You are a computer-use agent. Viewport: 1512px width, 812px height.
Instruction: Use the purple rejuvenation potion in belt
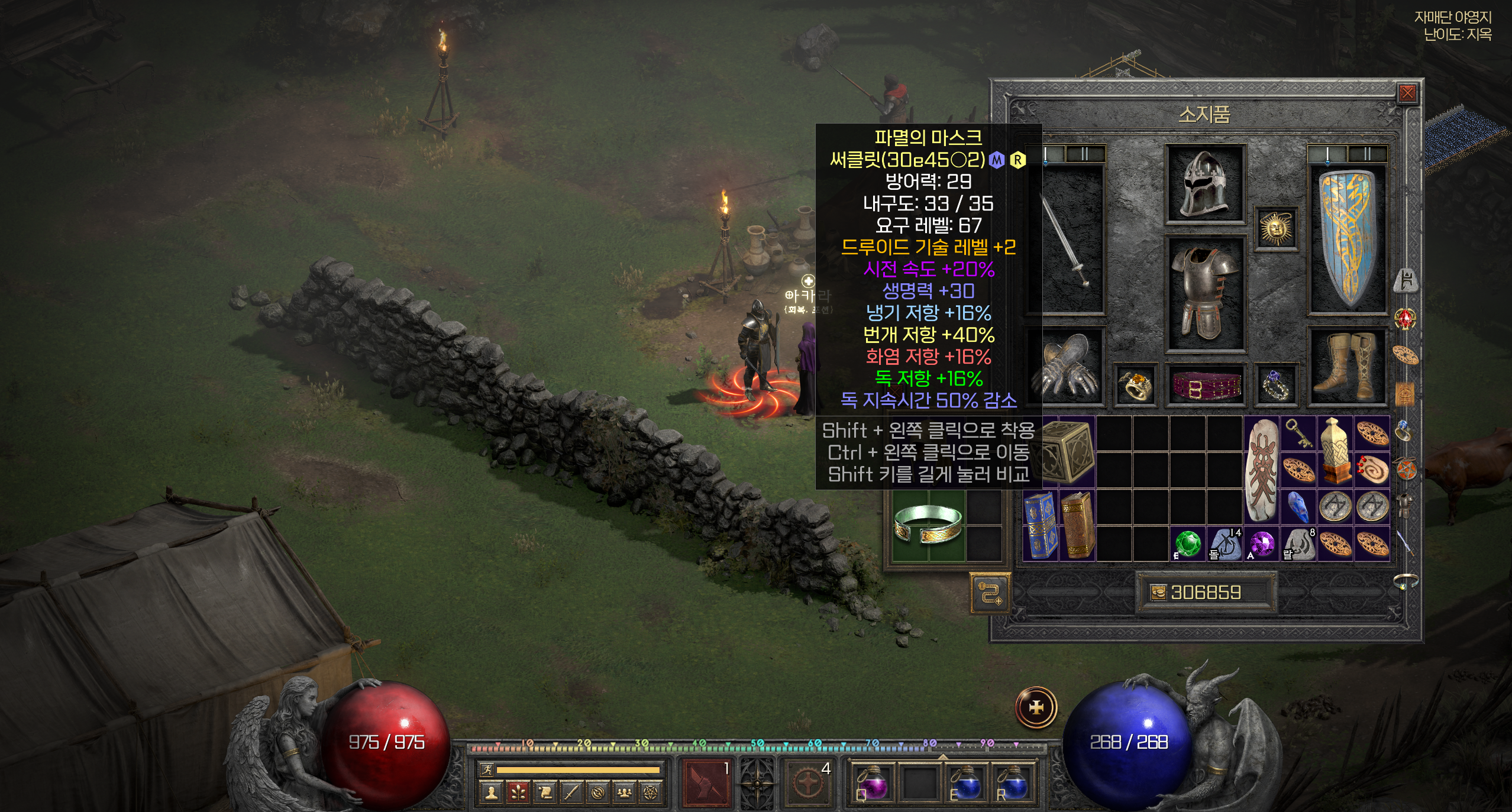tap(873, 784)
